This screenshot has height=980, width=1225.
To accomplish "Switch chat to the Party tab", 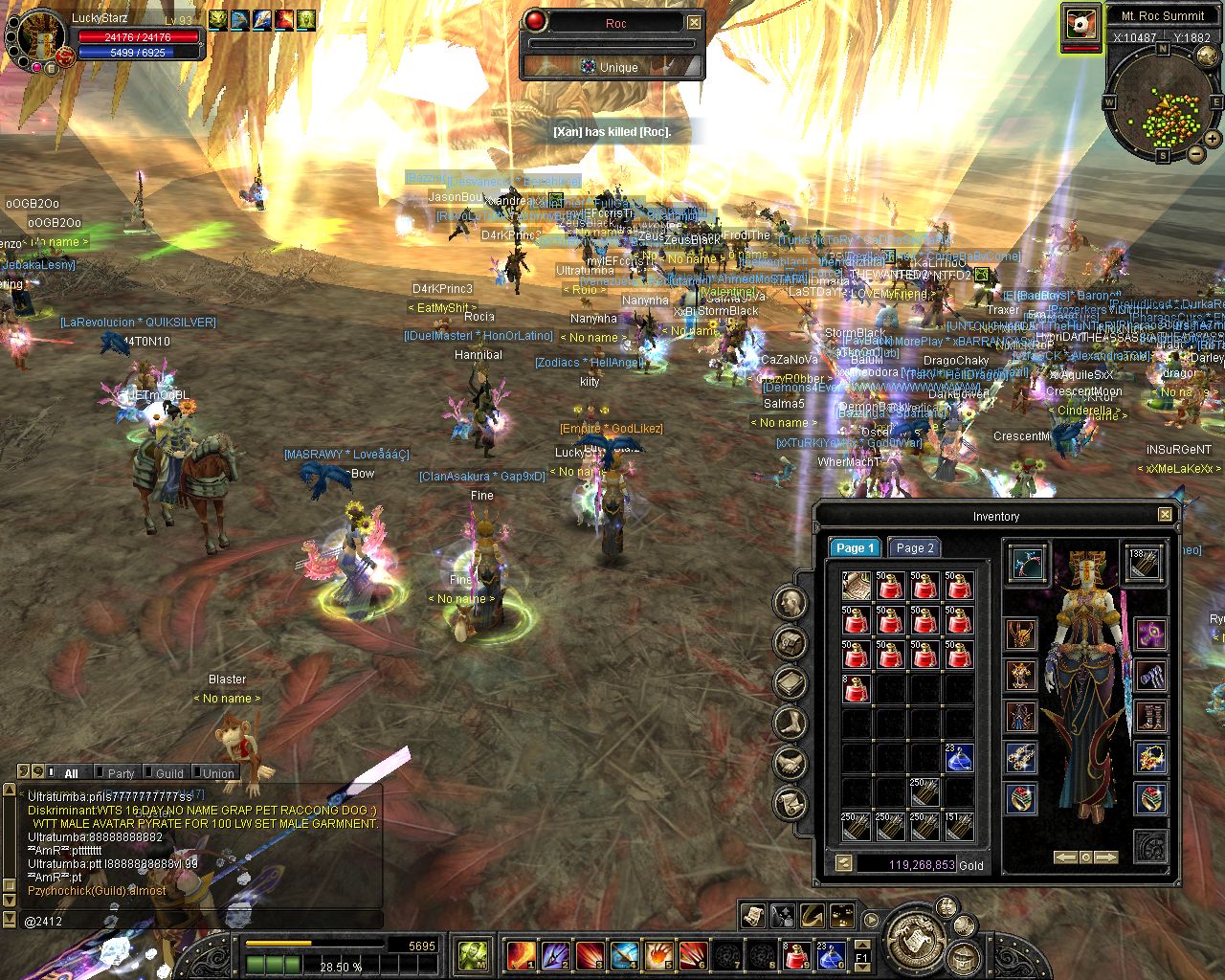I will point(121,773).
